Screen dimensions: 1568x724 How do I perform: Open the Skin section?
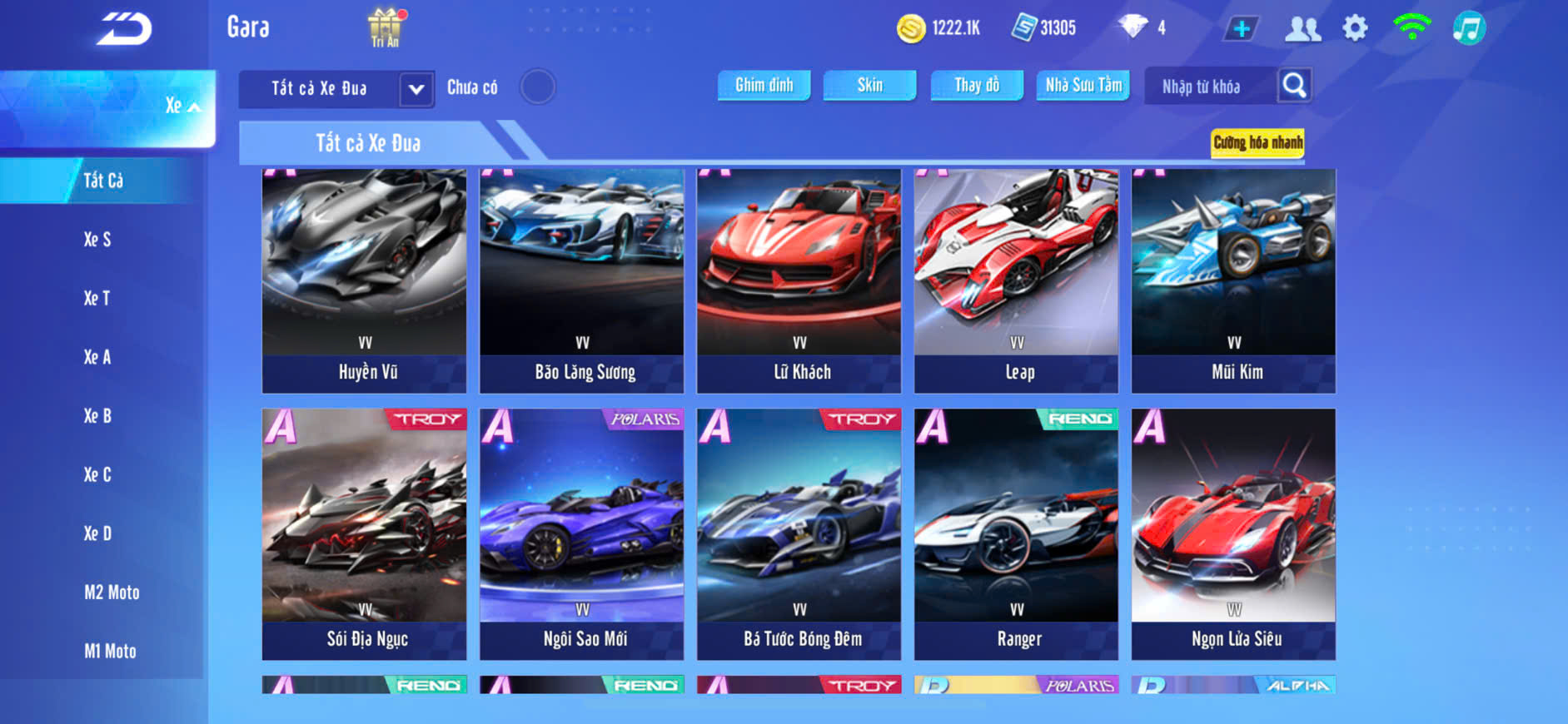tap(869, 85)
